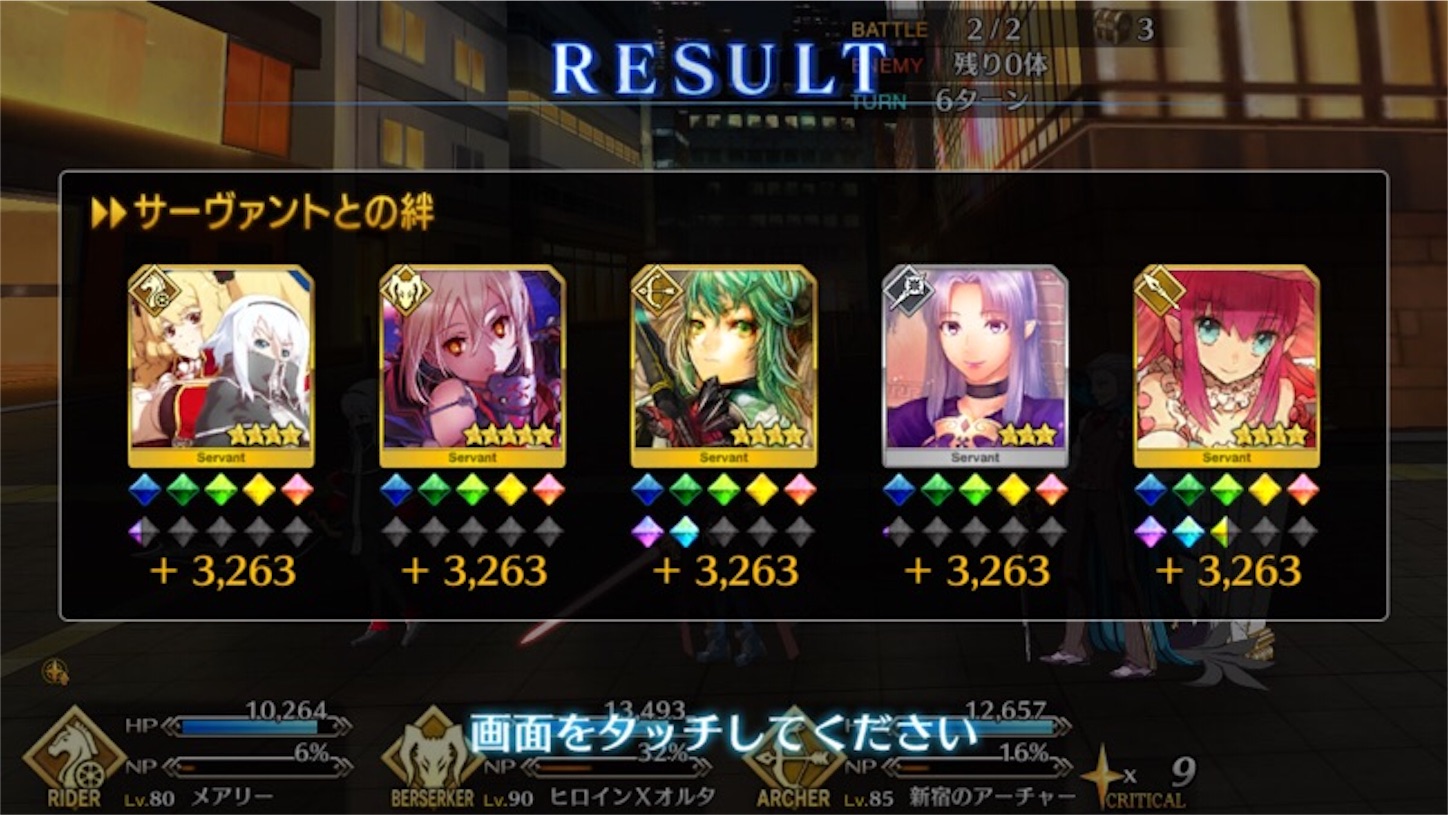Open Mary Read's servant portrait
Screen dimensions: 1448x815
221,365
